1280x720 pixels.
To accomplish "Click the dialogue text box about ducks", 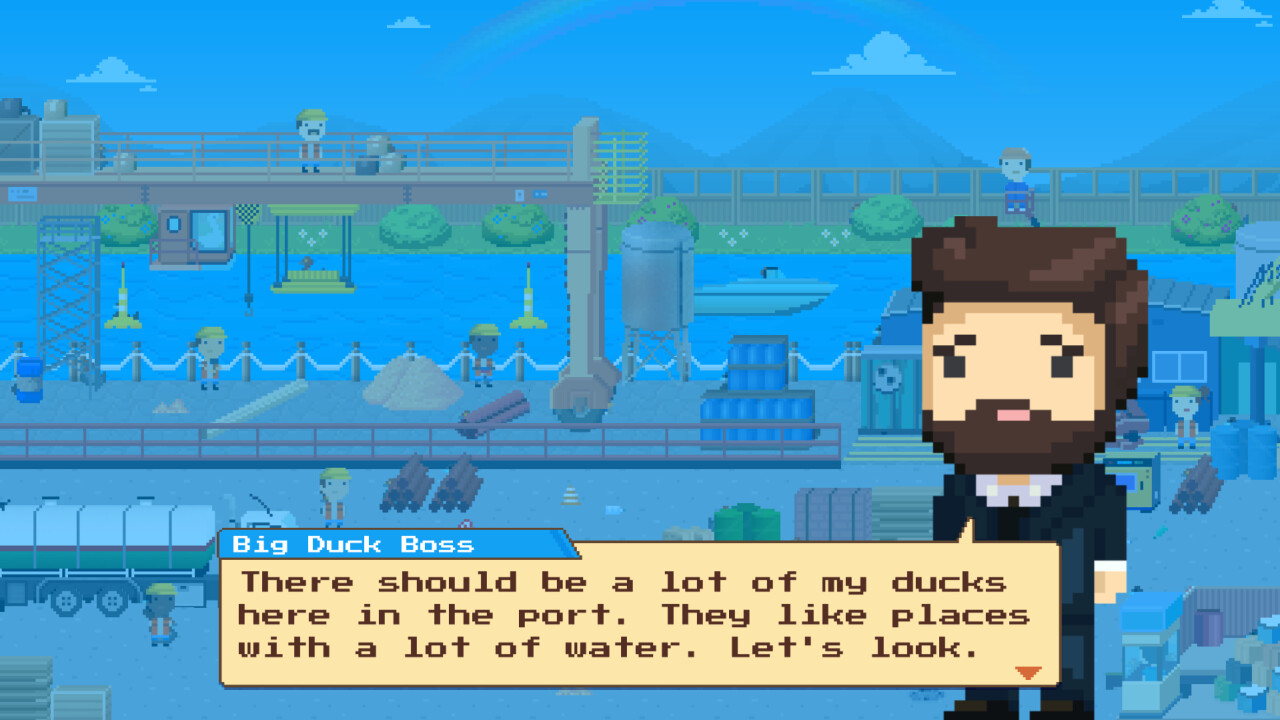I will pos(630,615).
